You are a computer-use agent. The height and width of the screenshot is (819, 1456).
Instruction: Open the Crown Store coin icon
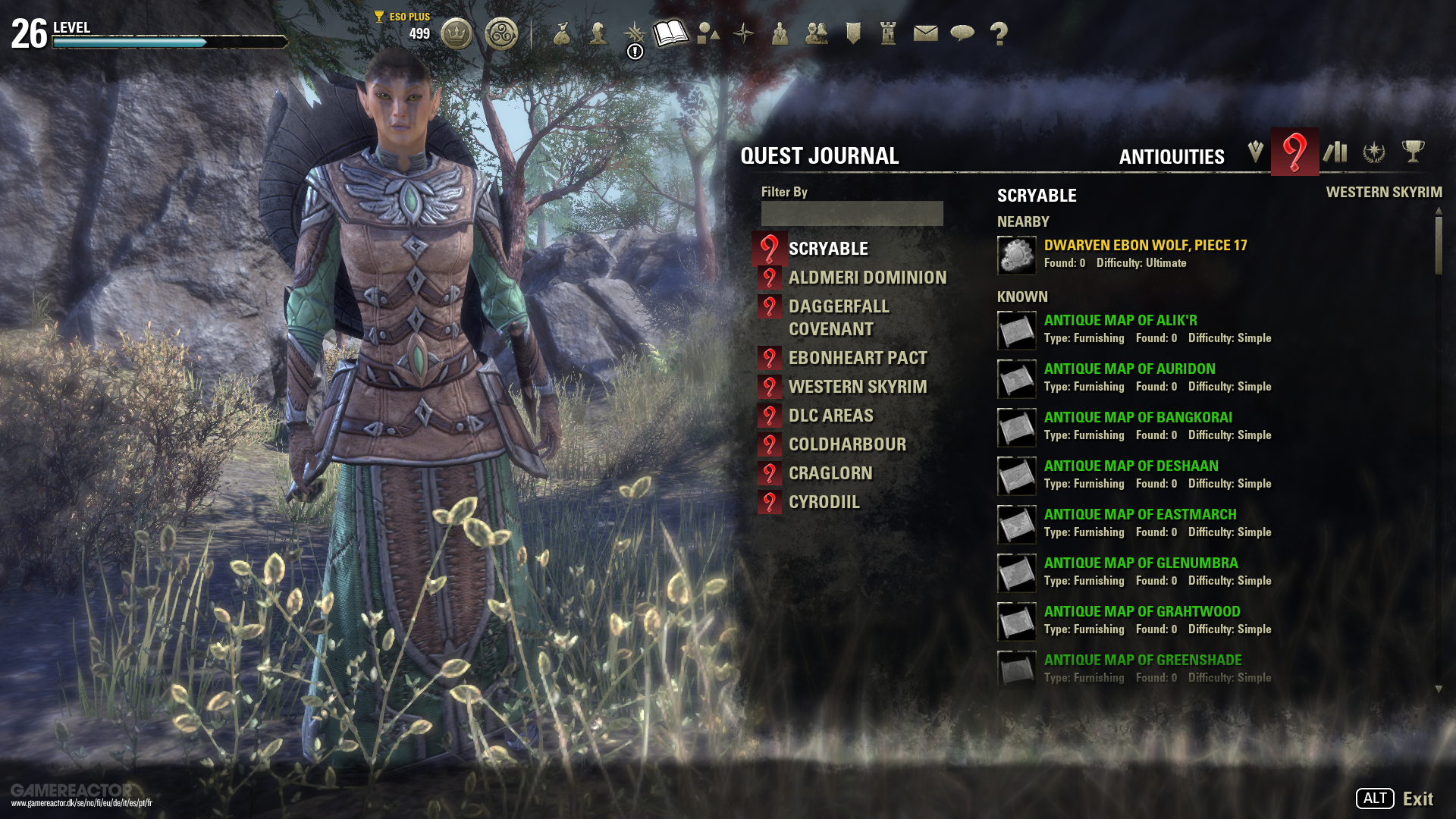[457, 34]
